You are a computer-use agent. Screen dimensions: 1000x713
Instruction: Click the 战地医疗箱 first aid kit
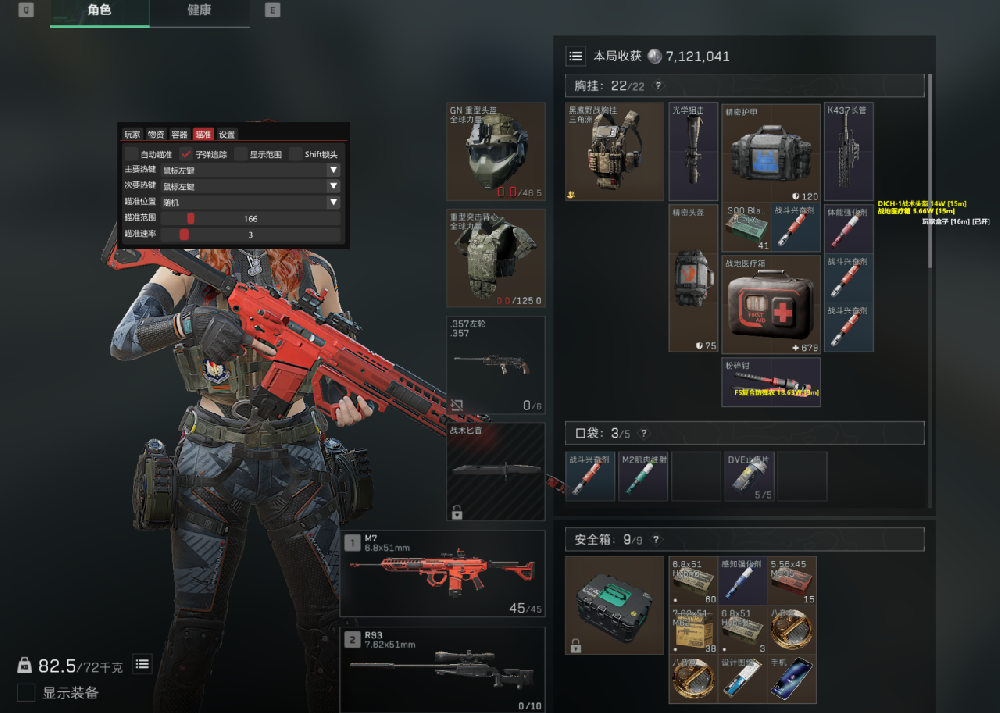coord(771,303)
